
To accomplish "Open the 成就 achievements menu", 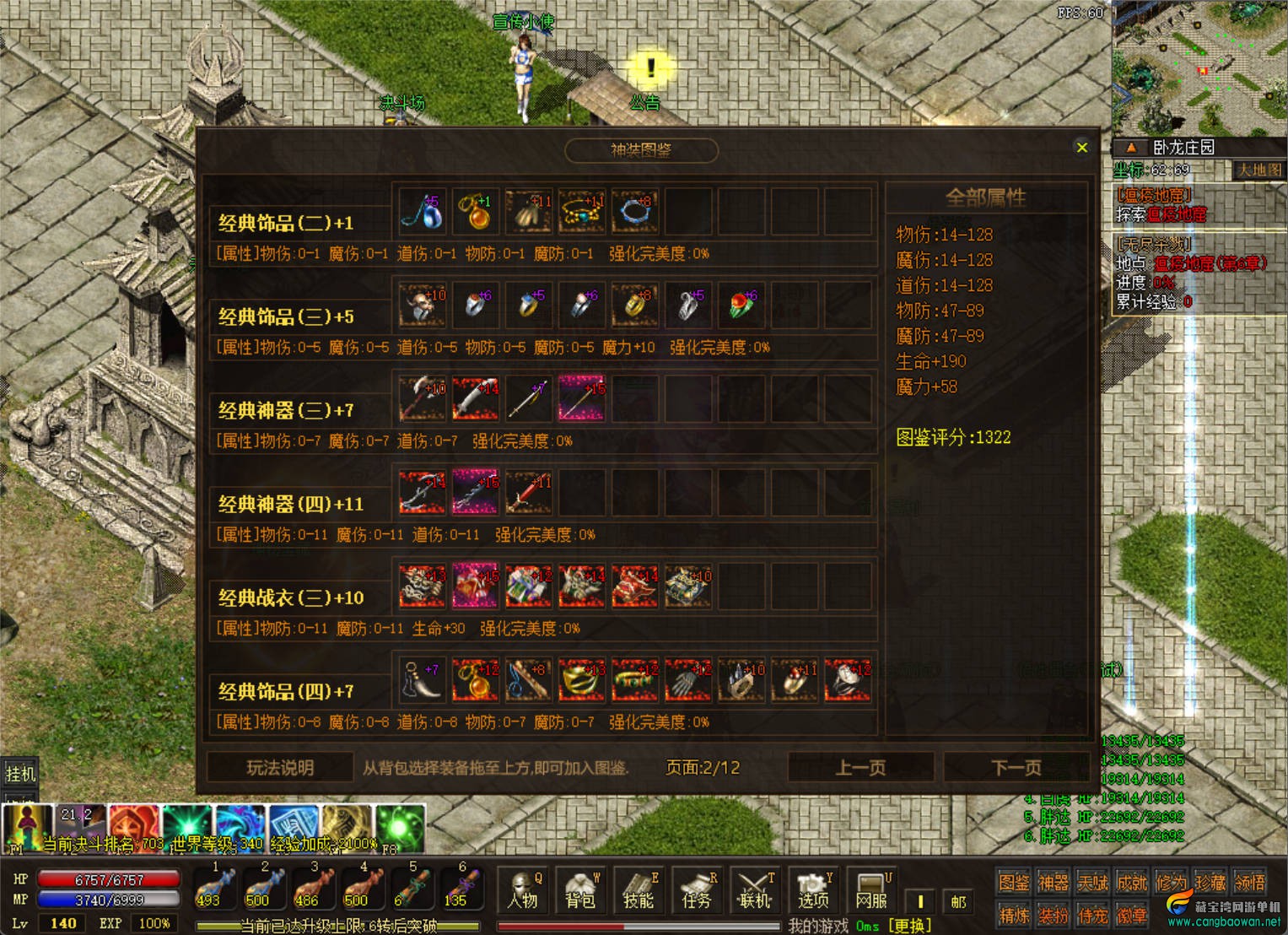I will [1132, 883].
